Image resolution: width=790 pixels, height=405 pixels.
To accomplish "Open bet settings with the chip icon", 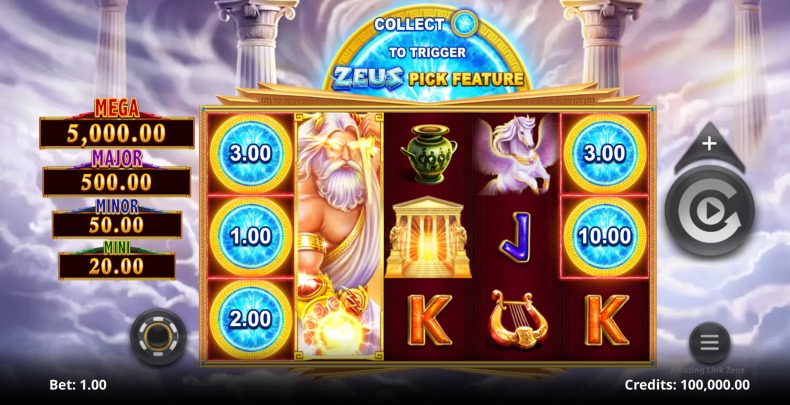I will [x=158, y=338].
